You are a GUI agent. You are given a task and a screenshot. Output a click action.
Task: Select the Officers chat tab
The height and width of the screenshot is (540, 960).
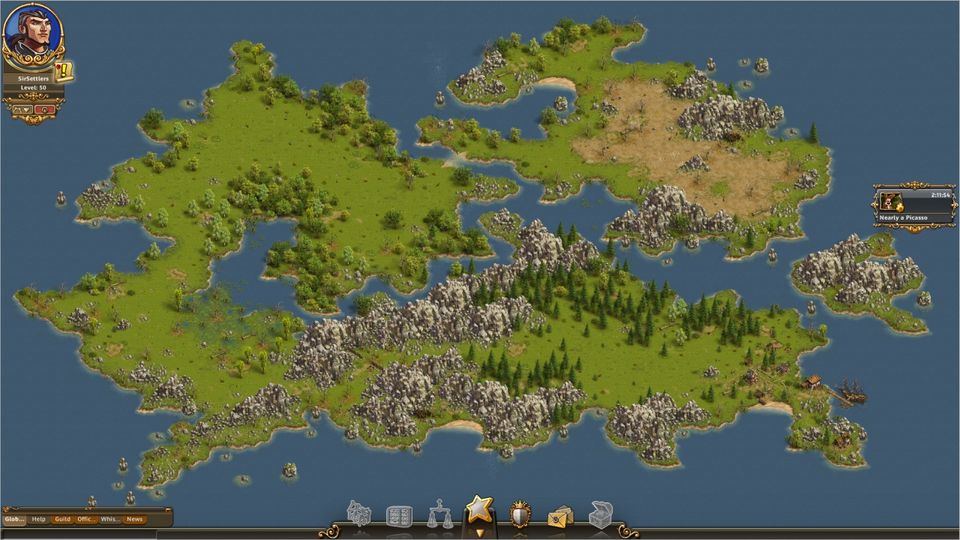coord(87,519)
